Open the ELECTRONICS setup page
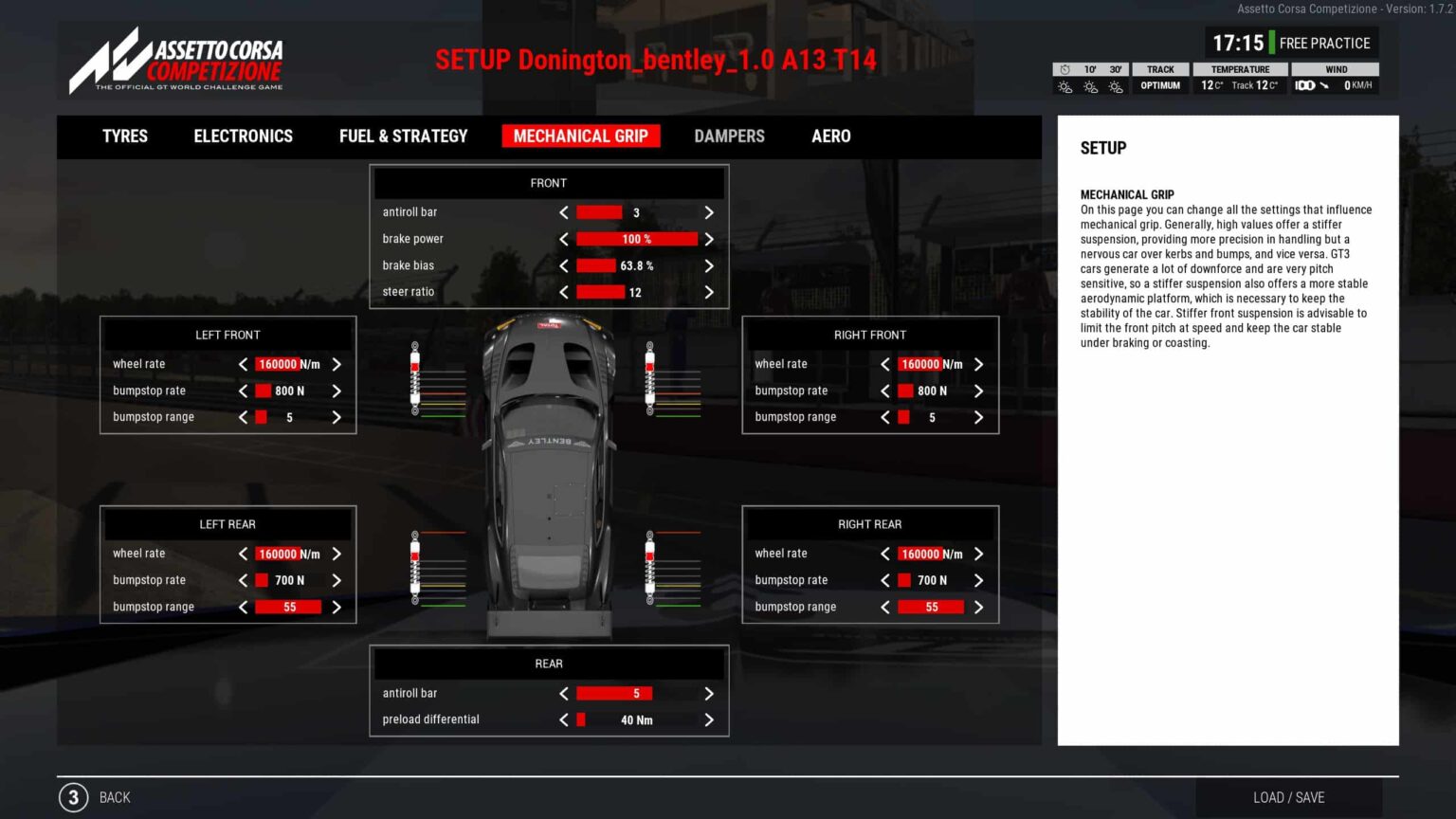The image size is (1456, 819). point(243,136)
